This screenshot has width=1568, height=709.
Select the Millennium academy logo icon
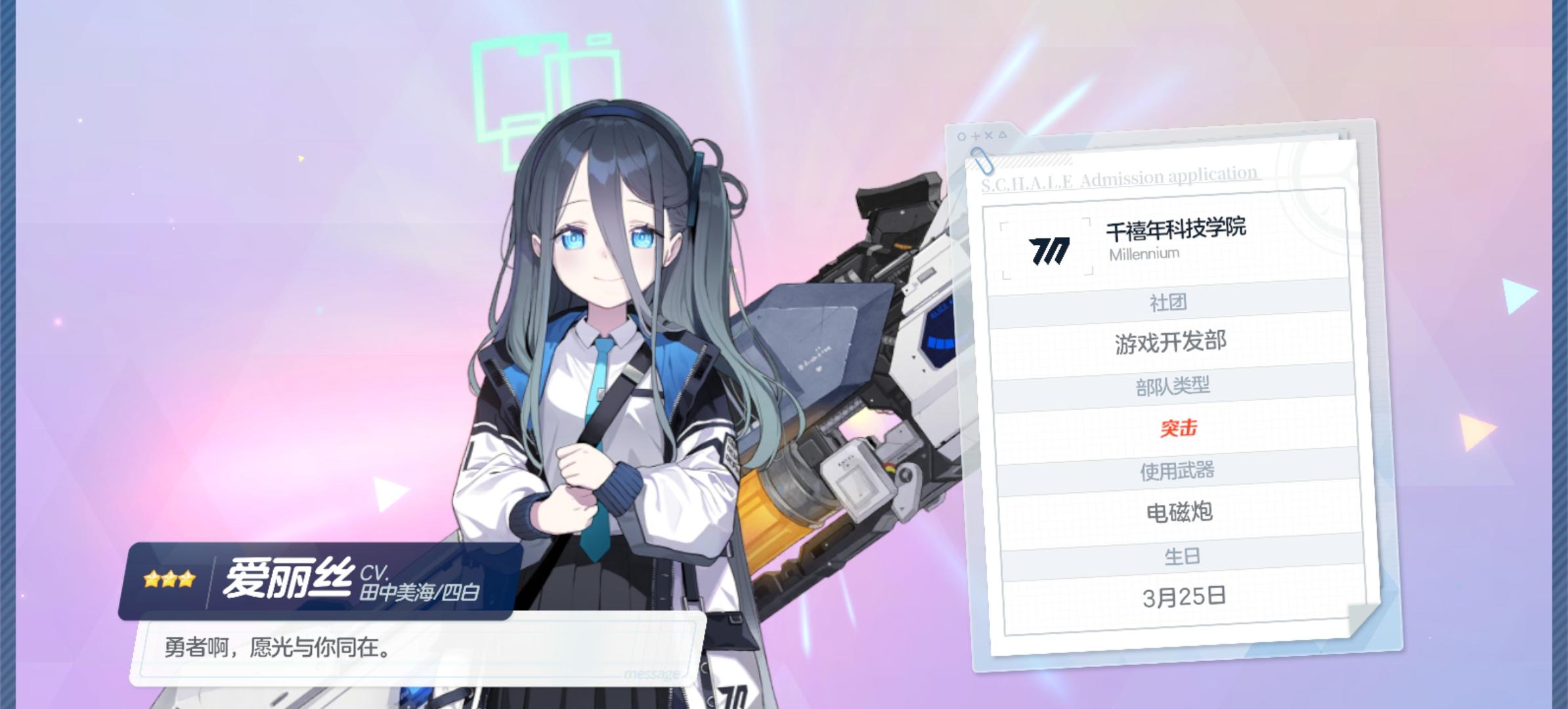(x=1048, y=251)
